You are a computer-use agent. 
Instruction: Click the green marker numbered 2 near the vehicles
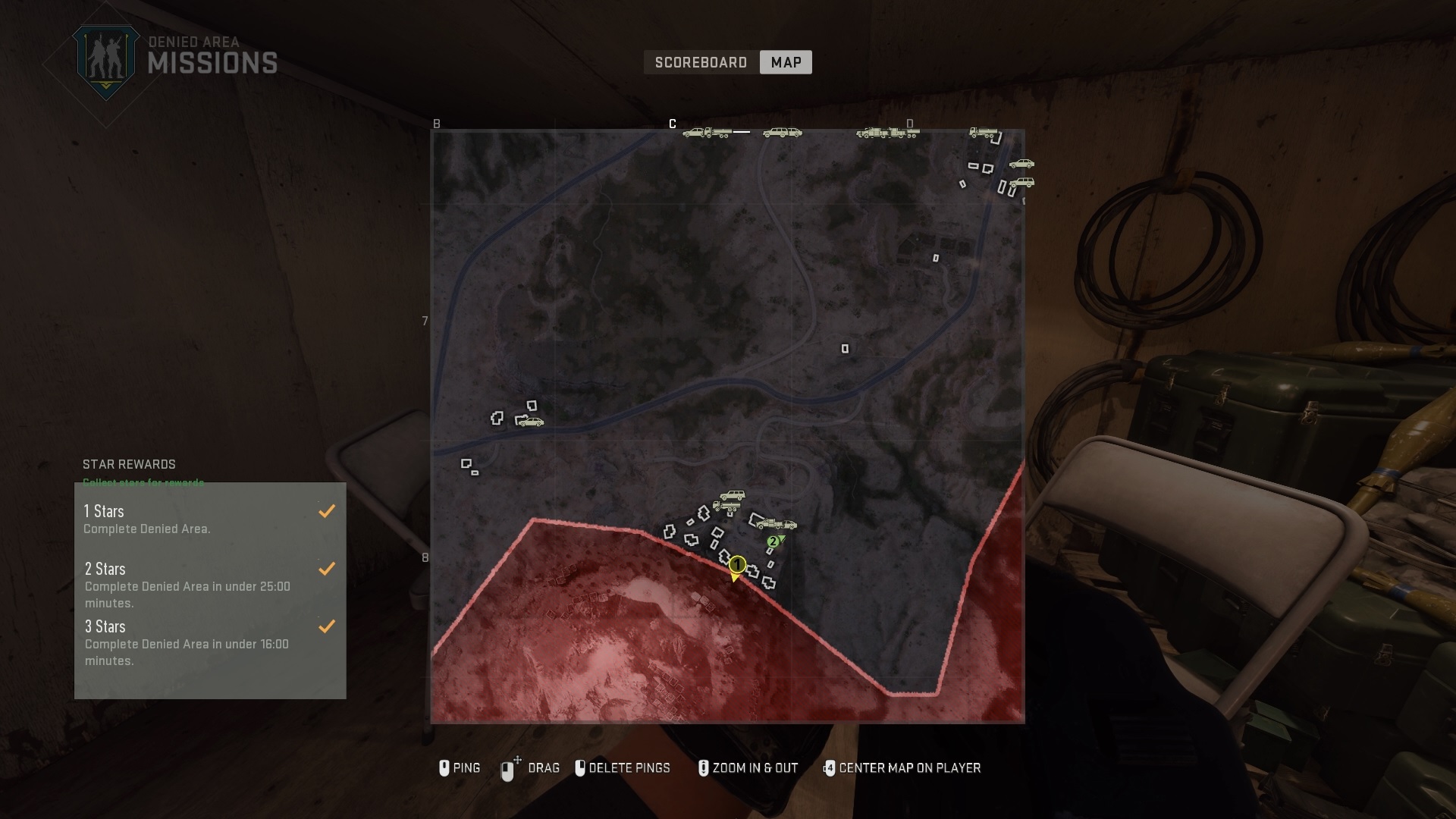tap(773, 541)
